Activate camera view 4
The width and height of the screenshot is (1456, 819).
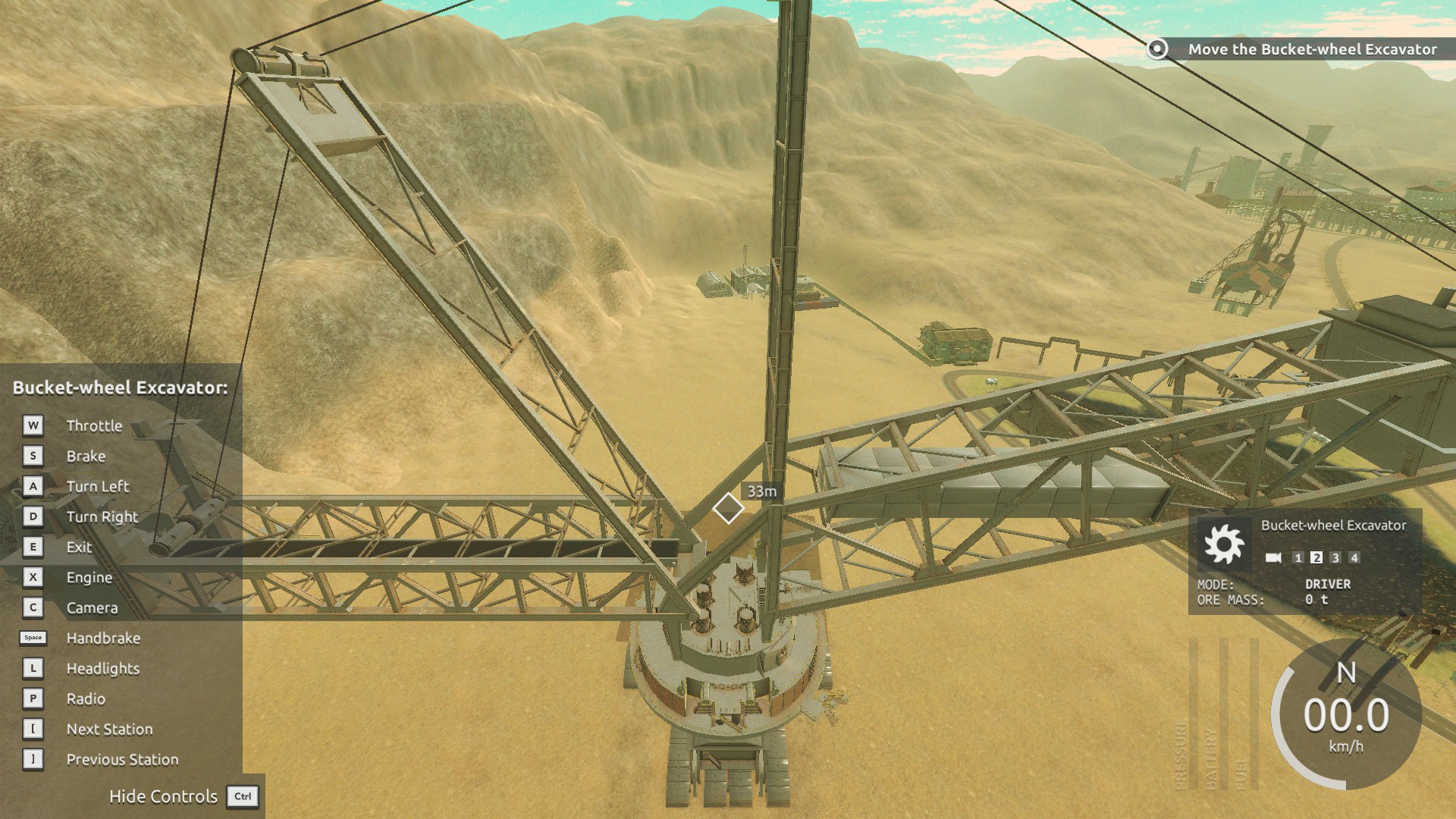pyautogui.click(x=1354, y=558)
